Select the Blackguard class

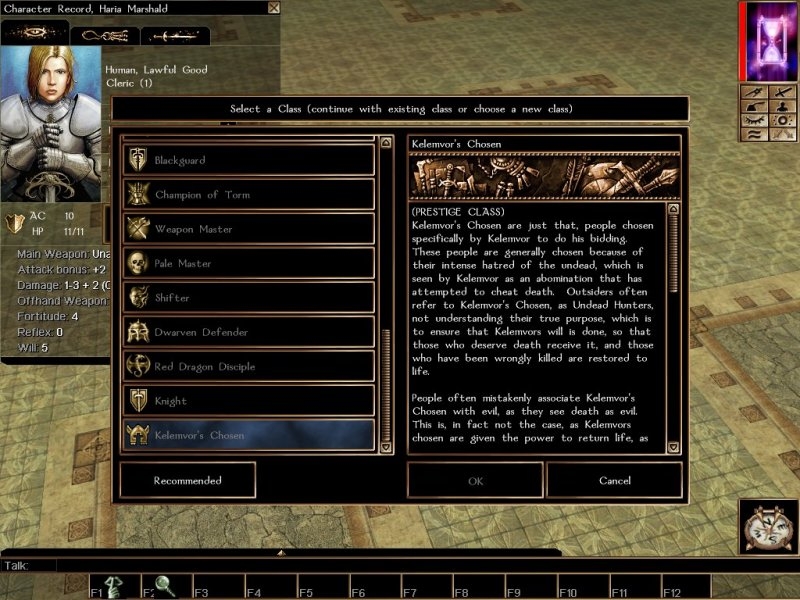pos(248,160)
